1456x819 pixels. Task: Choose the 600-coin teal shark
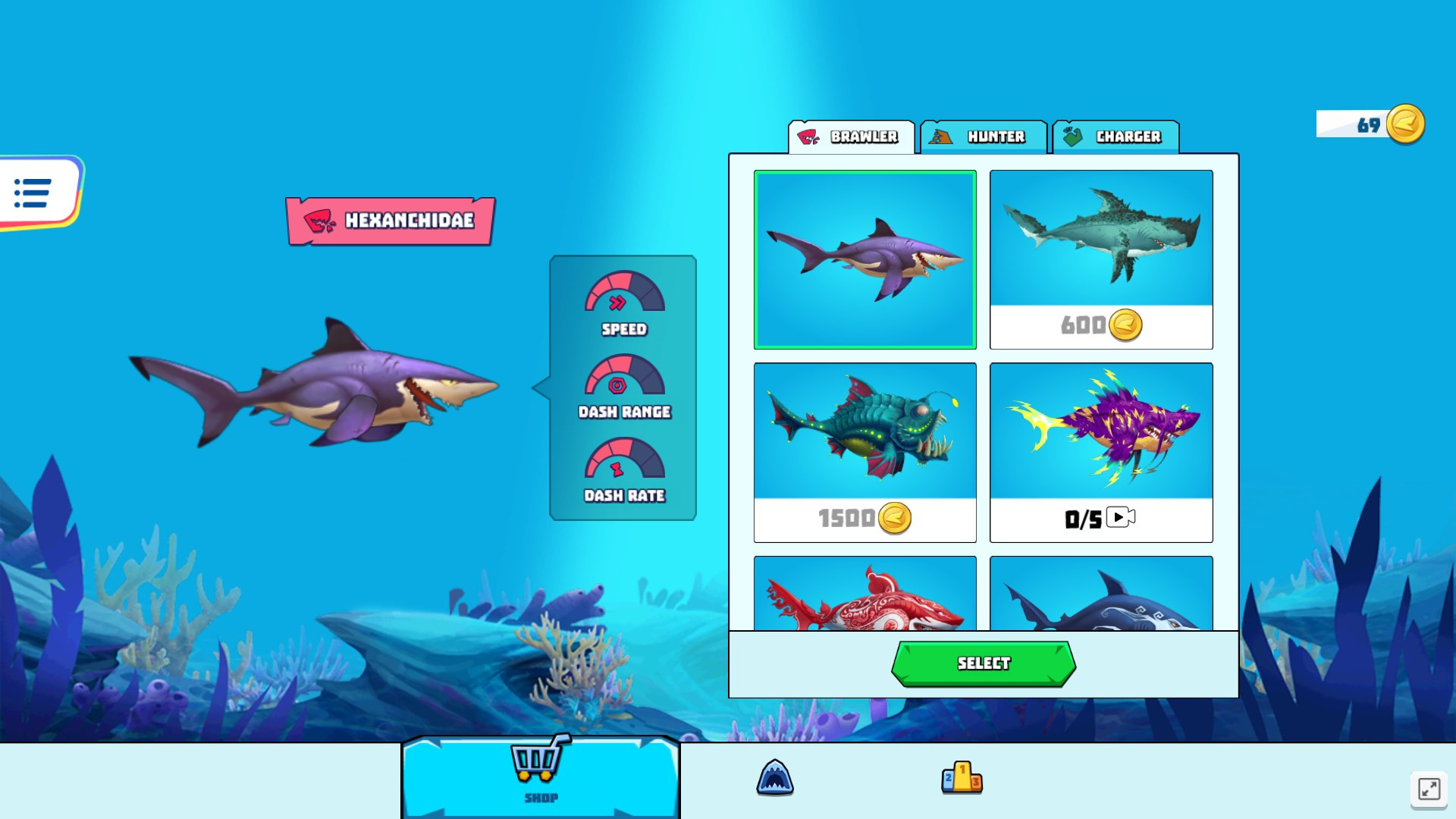click(1101, 259)
